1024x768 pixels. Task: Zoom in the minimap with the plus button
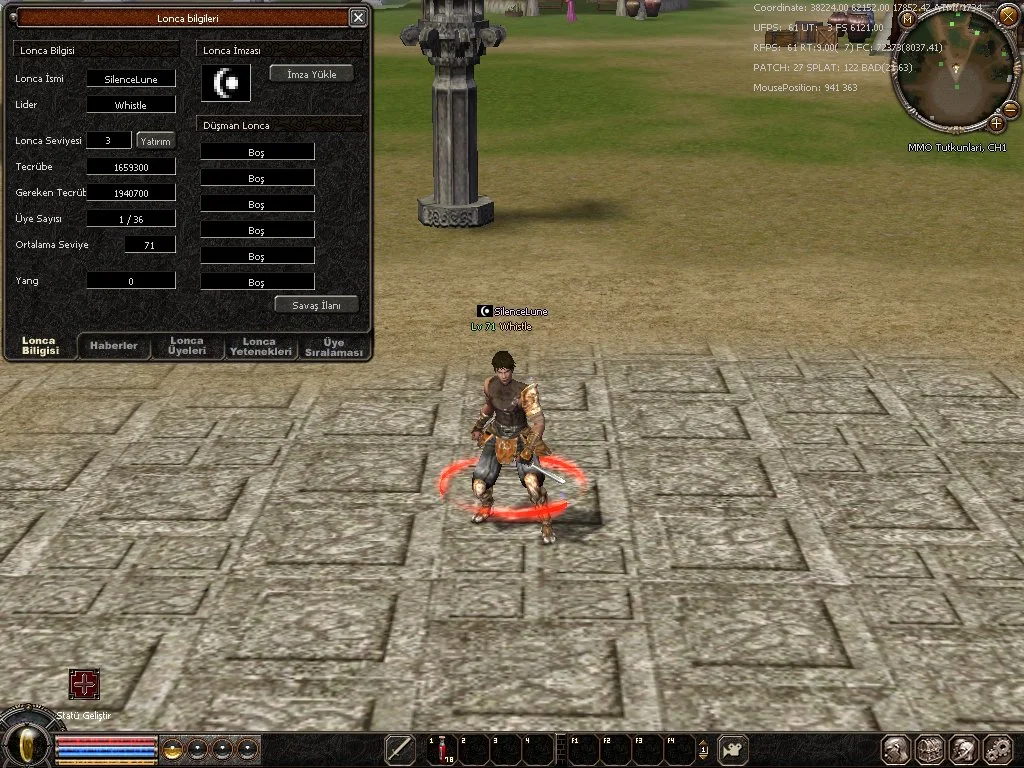coord(996,123)
